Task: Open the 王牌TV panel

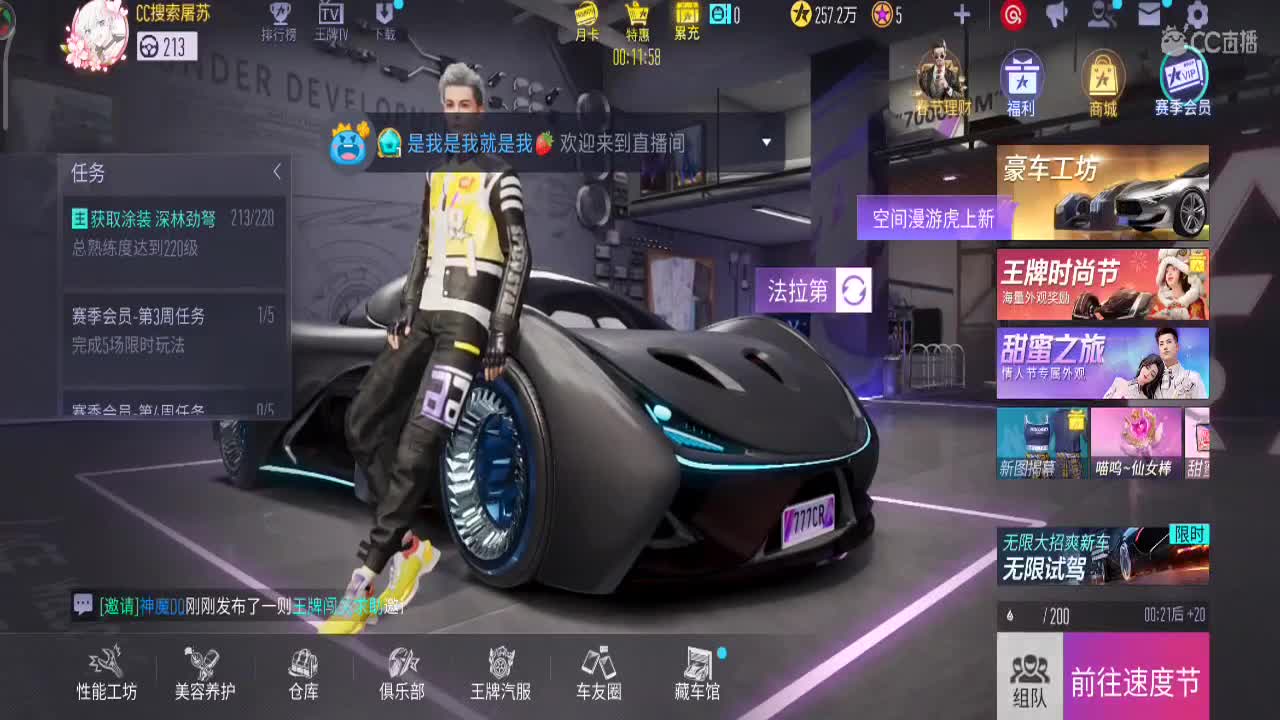Action: click(x=331, y=22)
